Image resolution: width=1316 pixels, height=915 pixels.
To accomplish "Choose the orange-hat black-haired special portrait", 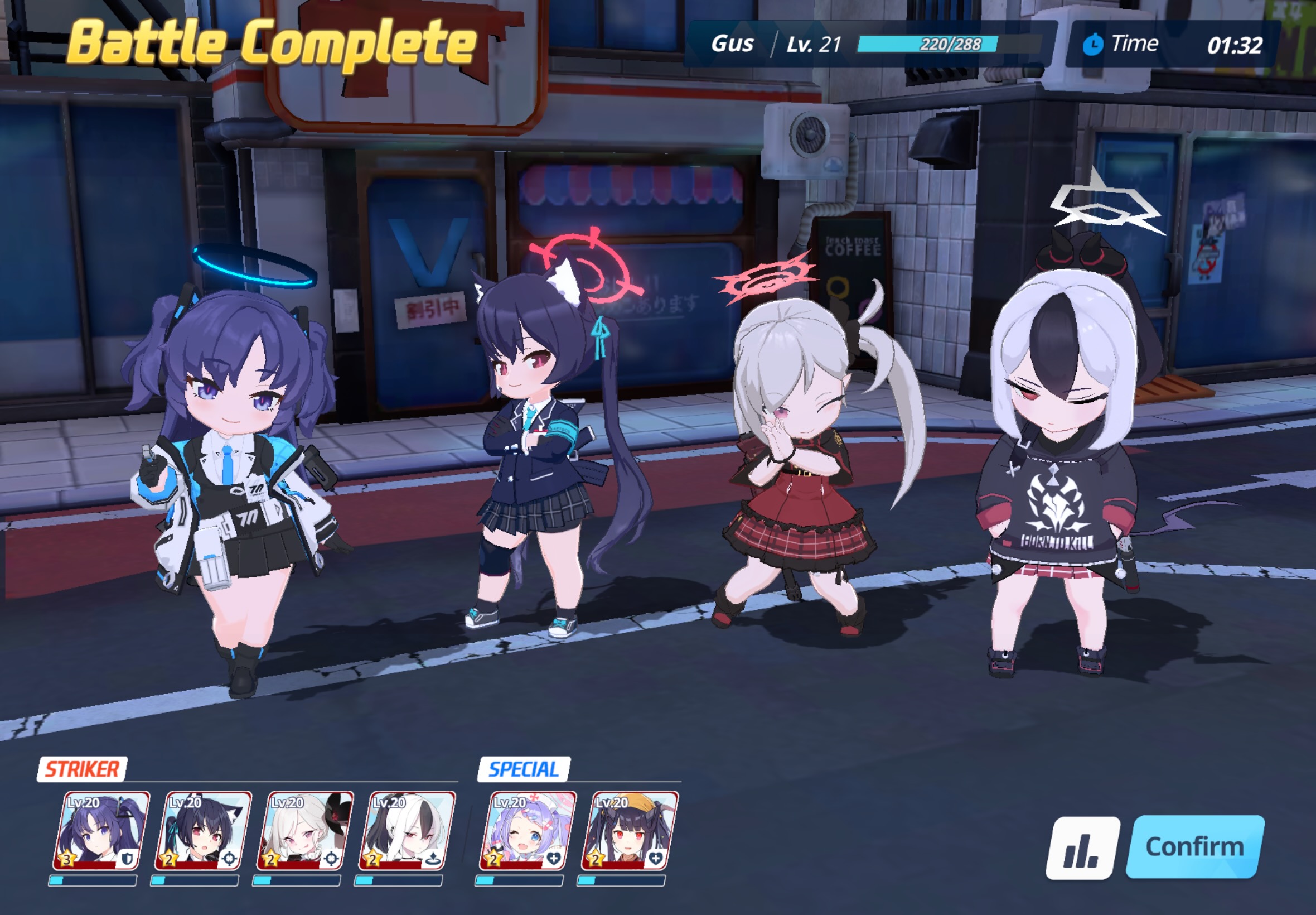I will click(x=630, y=830).
